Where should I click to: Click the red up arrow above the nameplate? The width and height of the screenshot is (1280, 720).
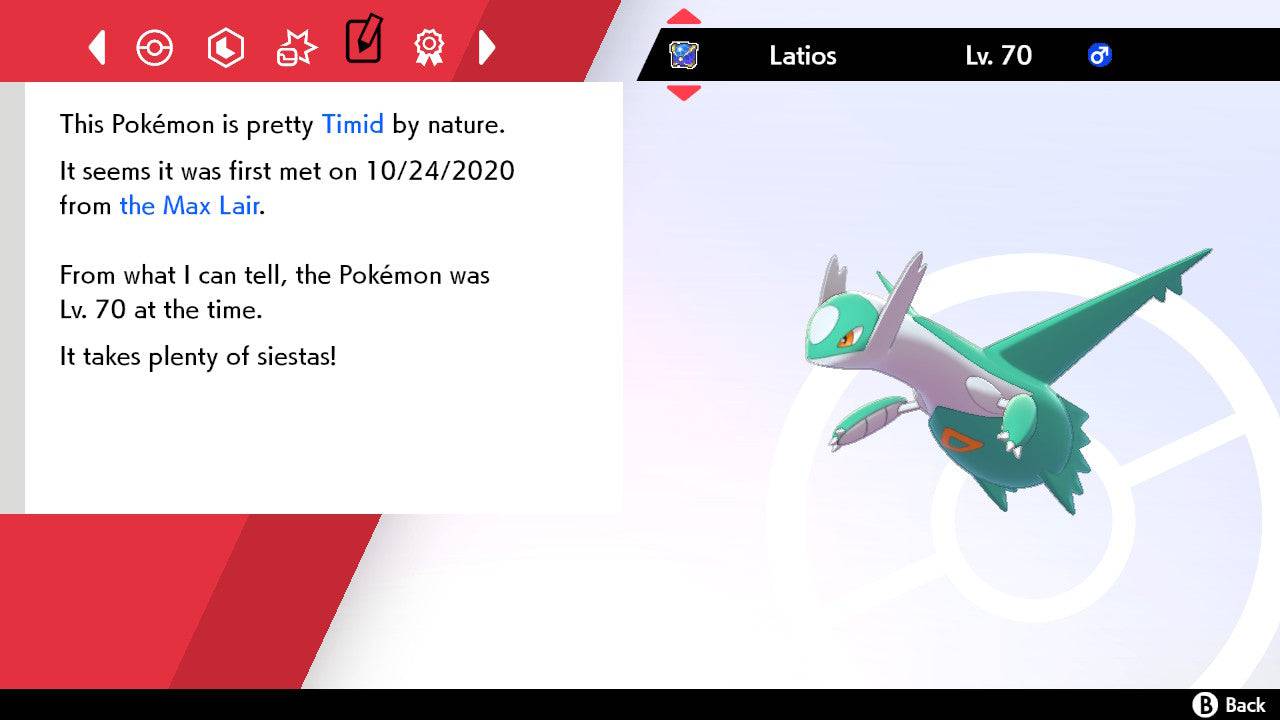click(684, 15)
